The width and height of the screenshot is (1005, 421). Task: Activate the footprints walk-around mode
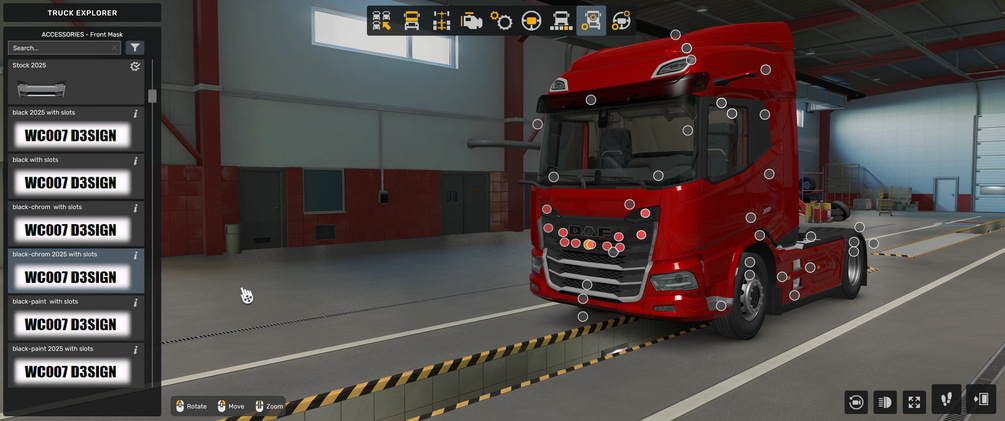[946, 399]
